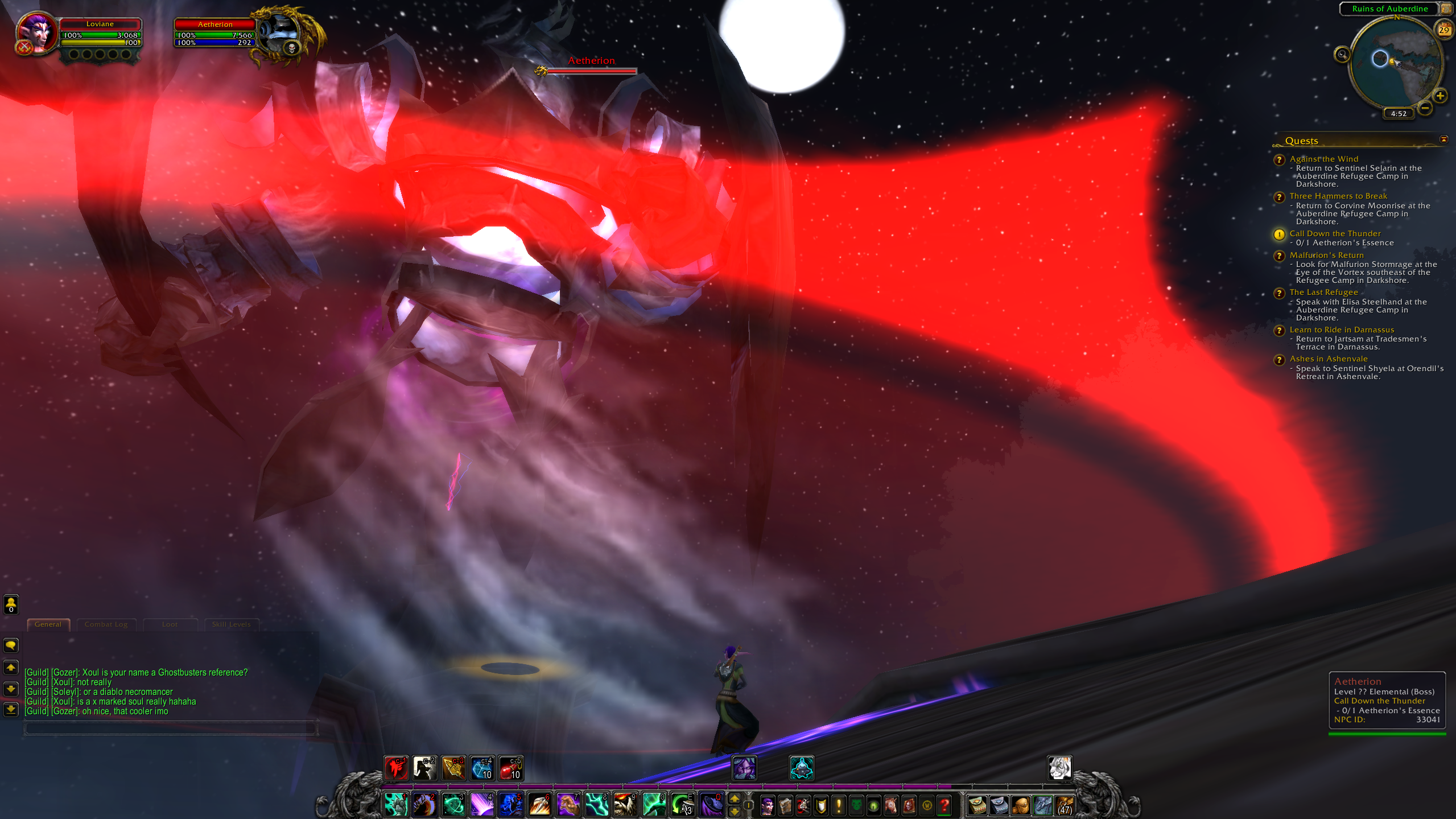1456x819 pixels.
Task: Collapse the Quests tracker panel
Action: click(x=1443, y=139)
